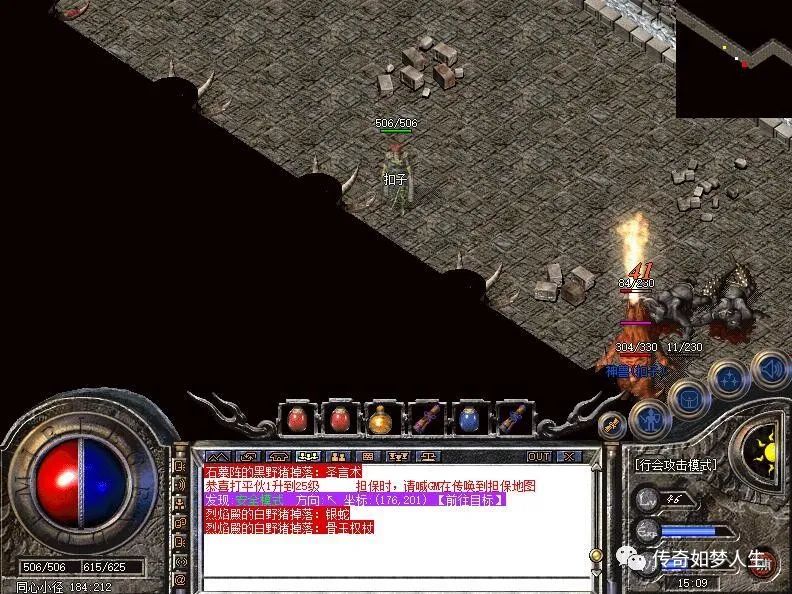The image size is (792, 594).
Task: Click the small crossed-tools button beside the belt
Action: click(611, 424)
